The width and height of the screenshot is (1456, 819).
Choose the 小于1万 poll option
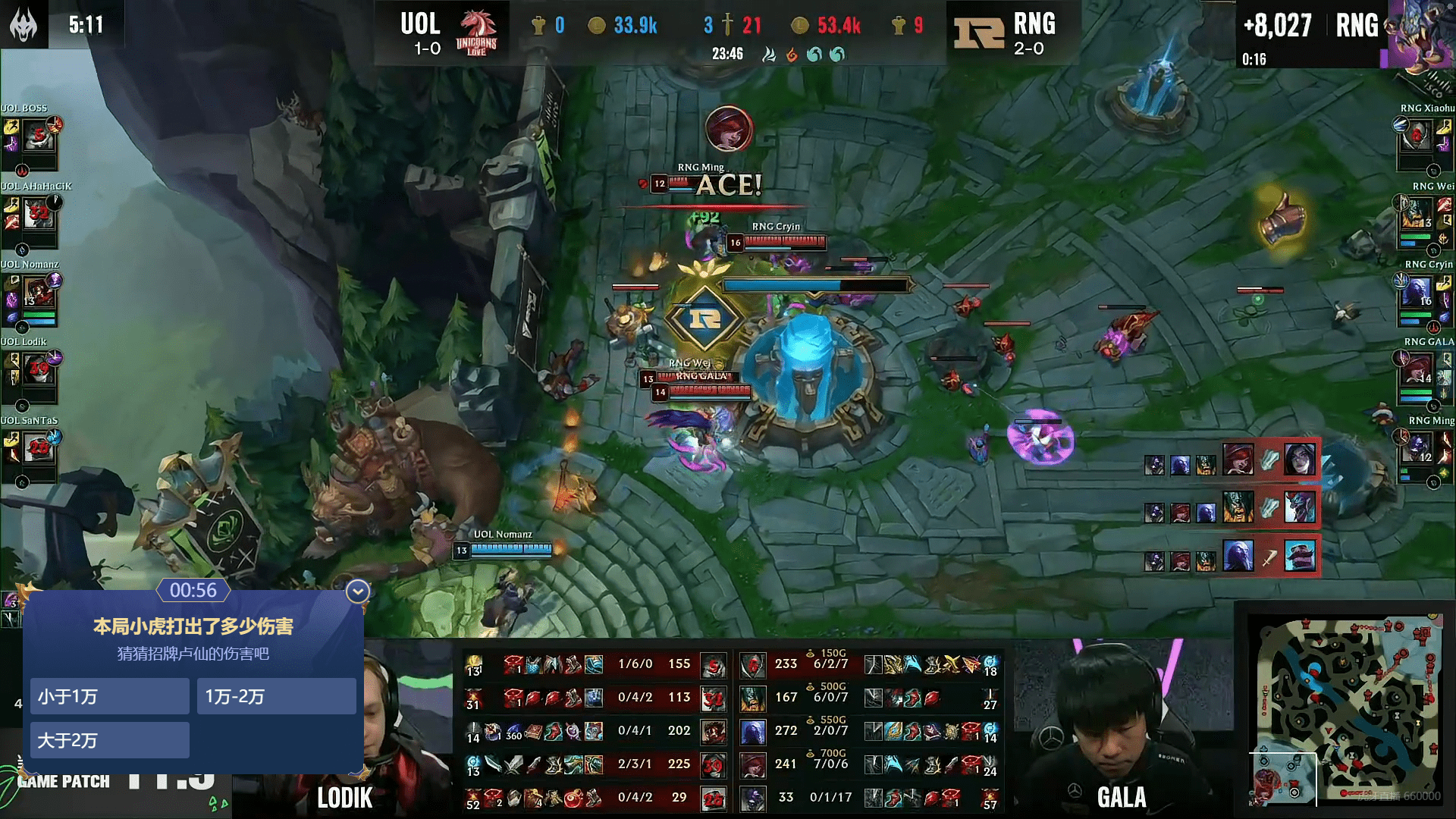pyautogui.click(x=109, y=696)
